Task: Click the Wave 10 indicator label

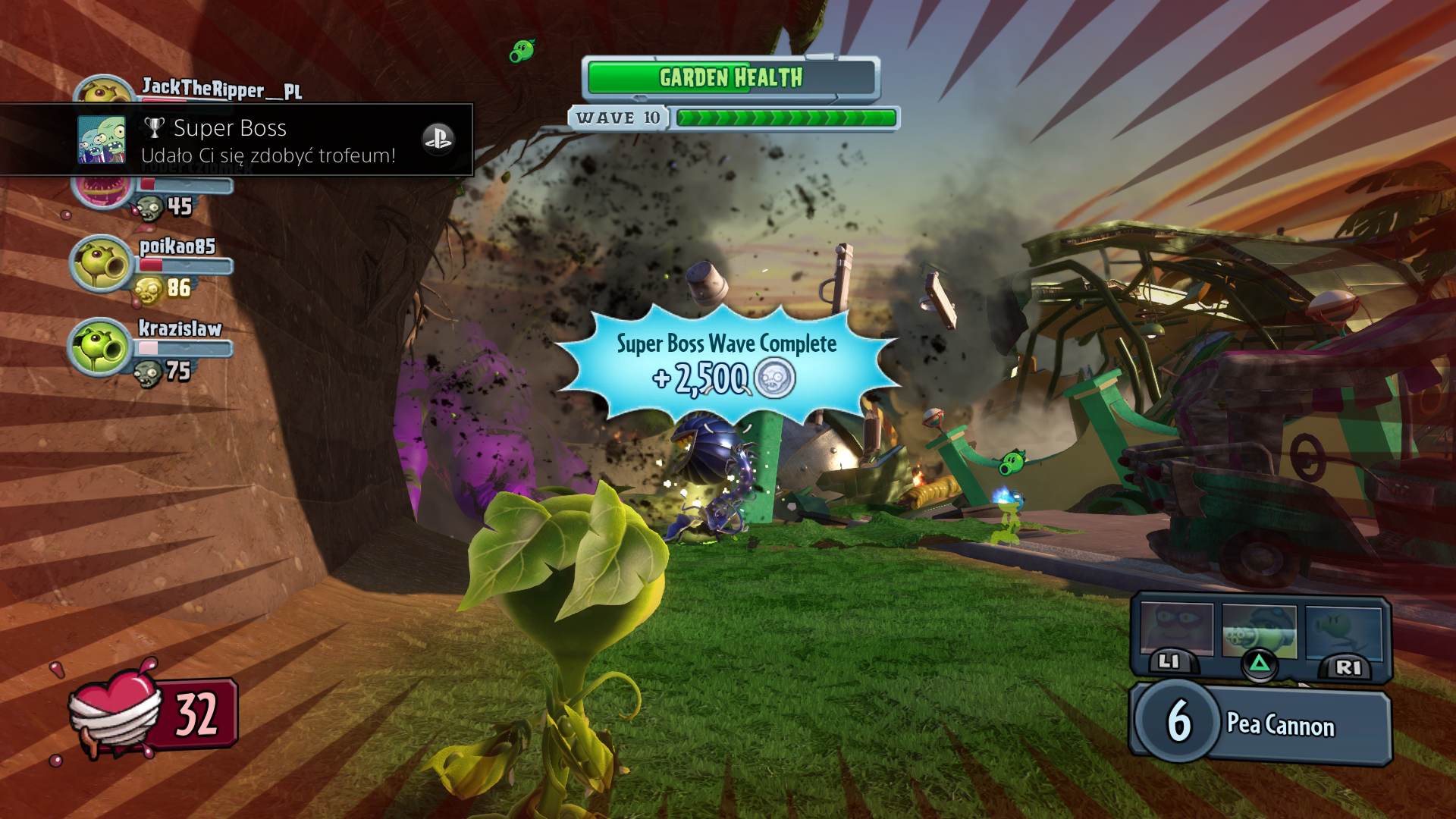Action: pyautogui.click(x=617, y=118)
